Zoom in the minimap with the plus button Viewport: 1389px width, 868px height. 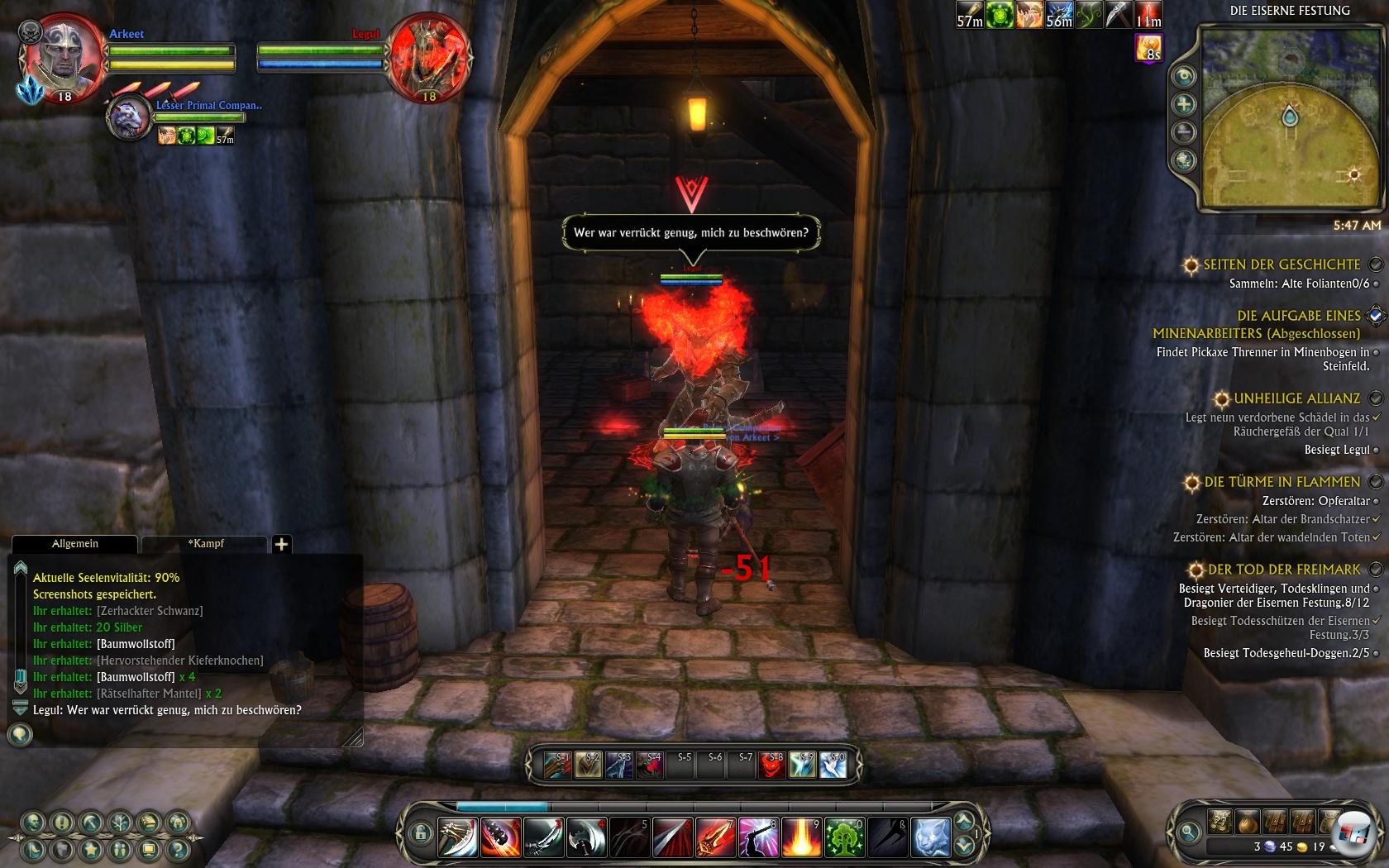pos(1185,104)
